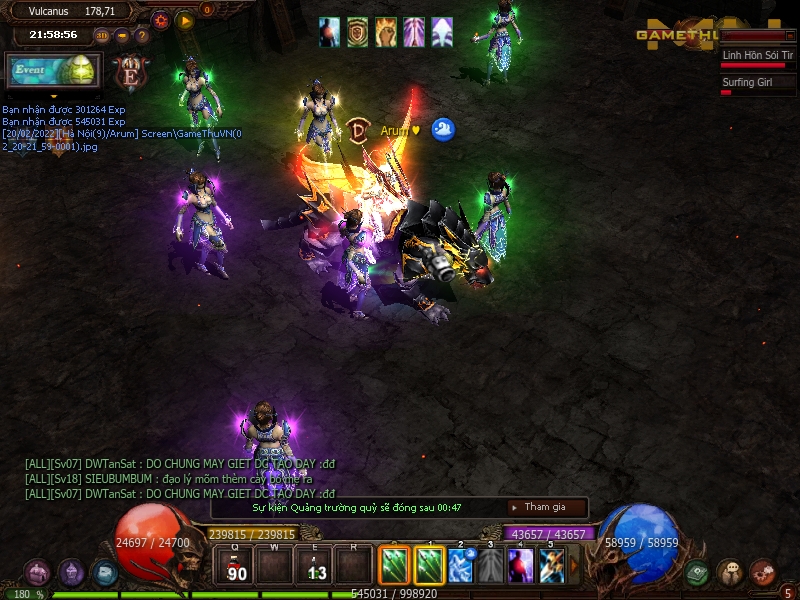Image resolution: width=800 pixels, height=600 pixels.
Task: Activate the blue ice skill in slot 2
Action: pos(461,566)
